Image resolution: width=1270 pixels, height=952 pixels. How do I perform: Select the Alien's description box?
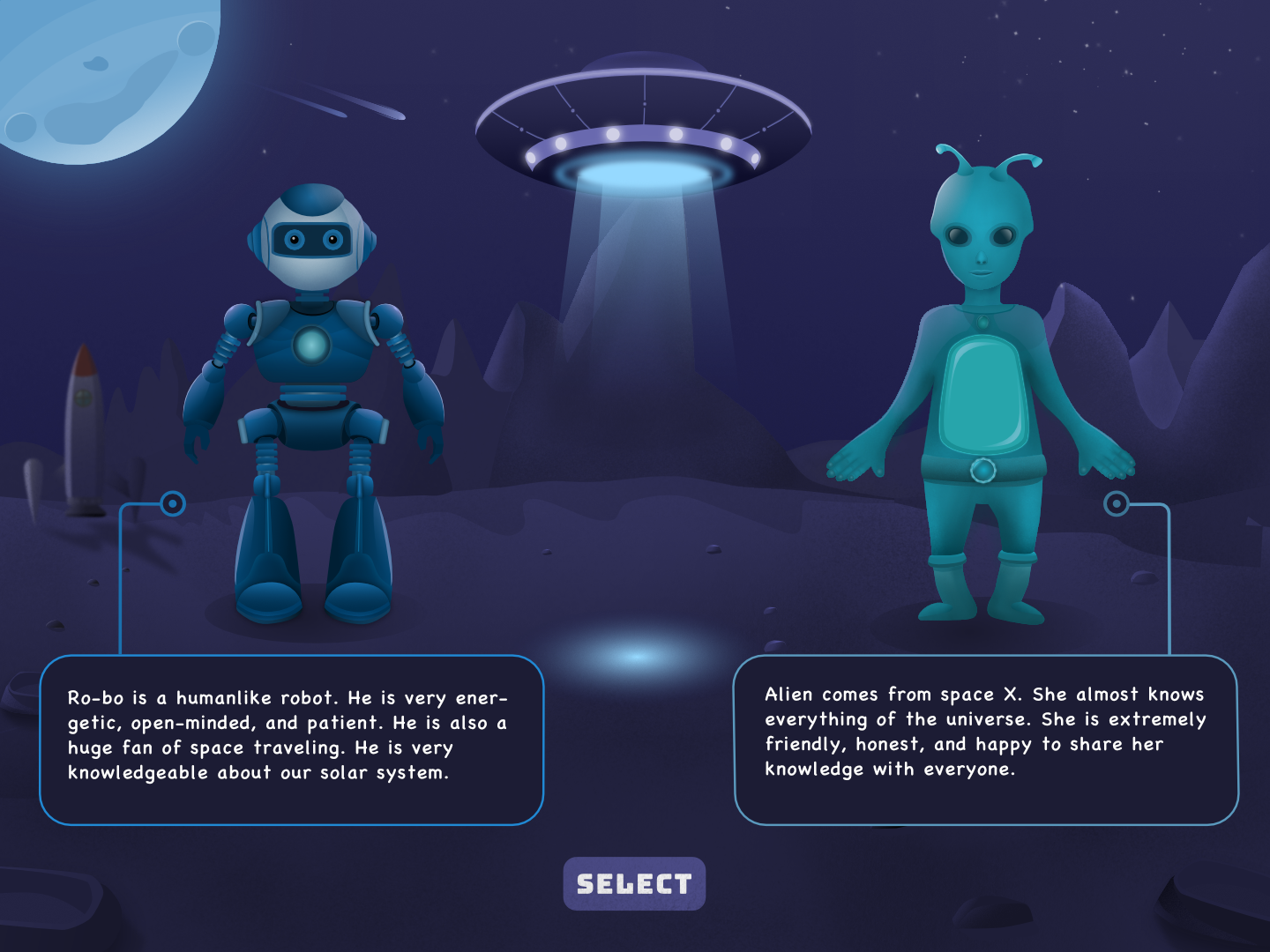(x=985, y=739)
